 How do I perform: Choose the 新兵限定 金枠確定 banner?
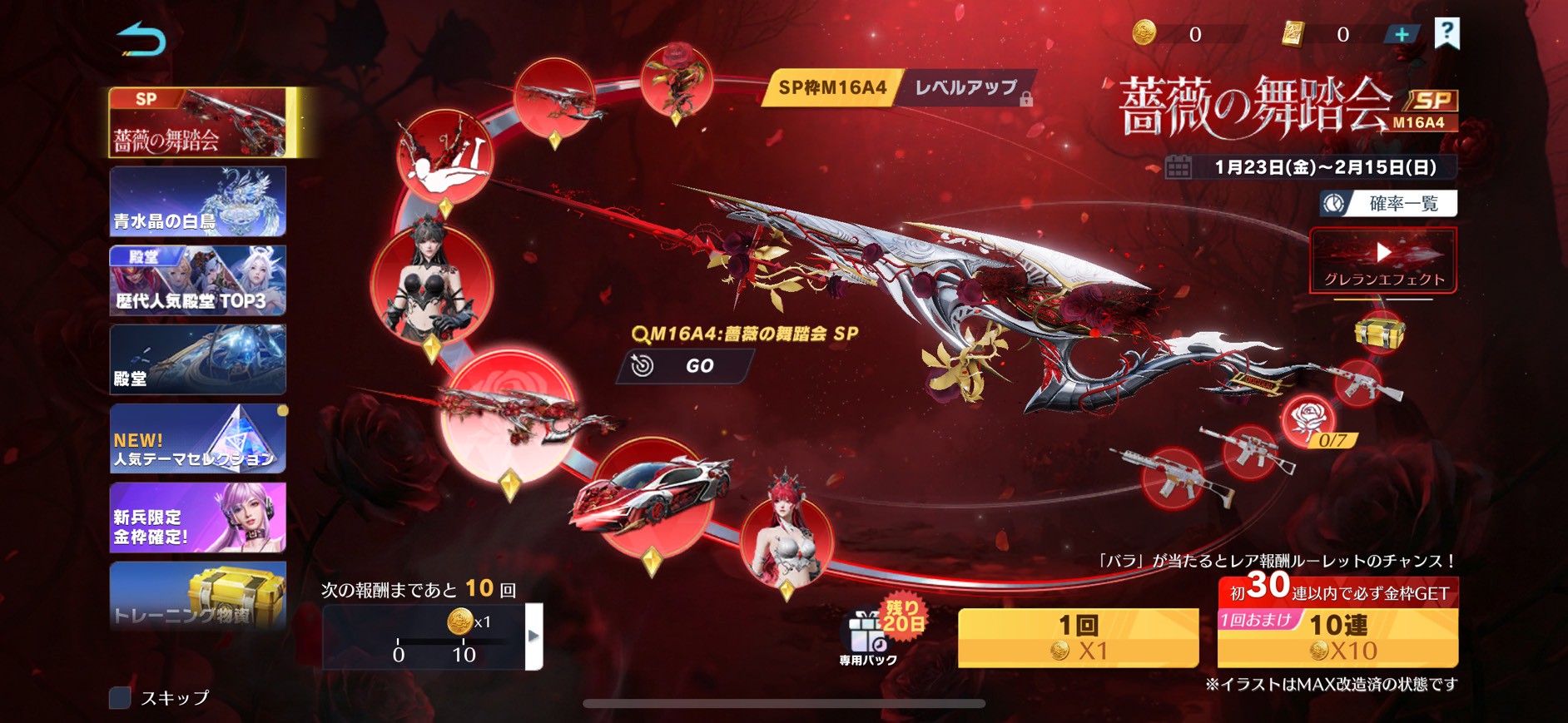[198, 517]
